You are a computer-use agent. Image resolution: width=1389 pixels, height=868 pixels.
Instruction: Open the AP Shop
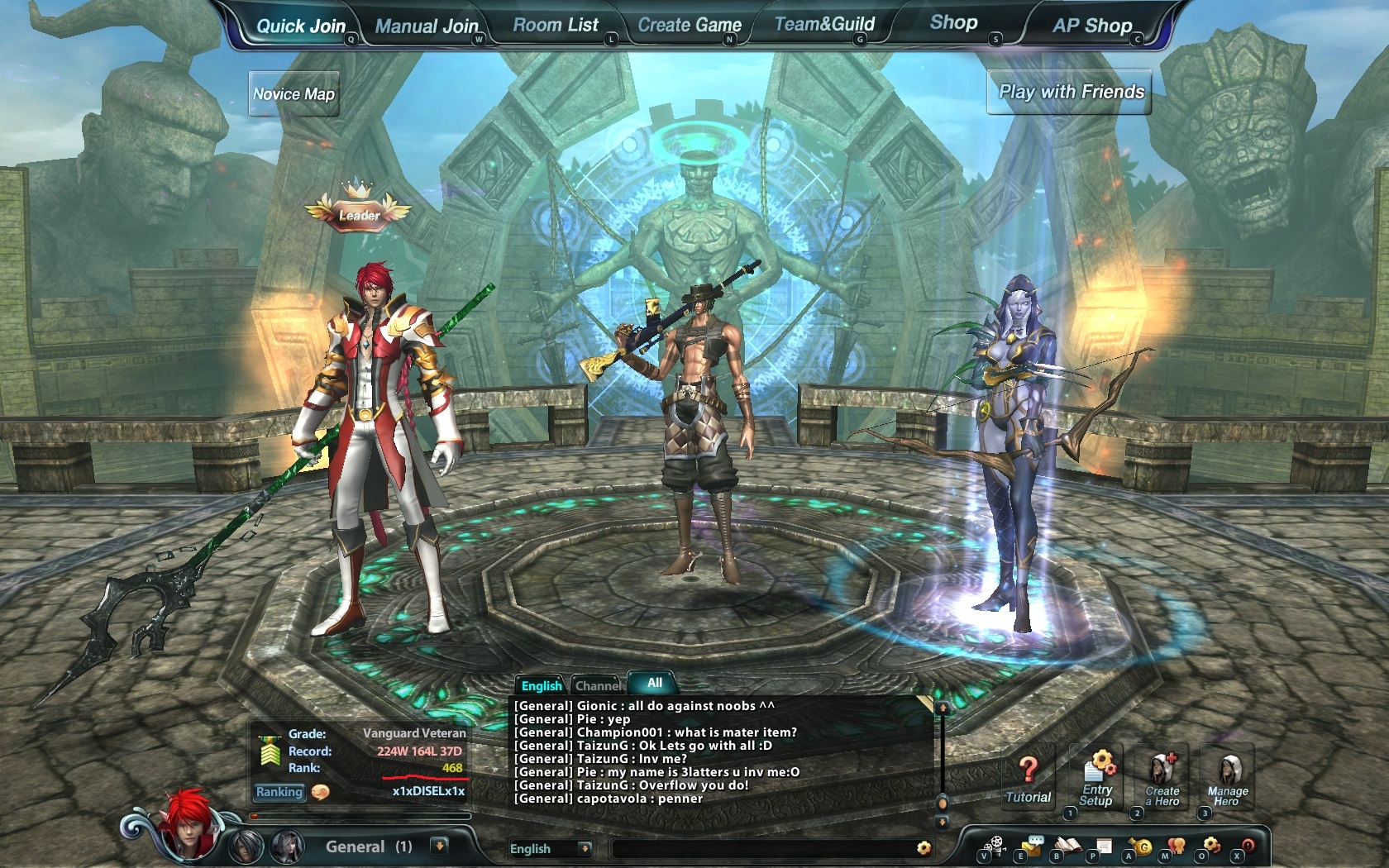[1091, 26]
